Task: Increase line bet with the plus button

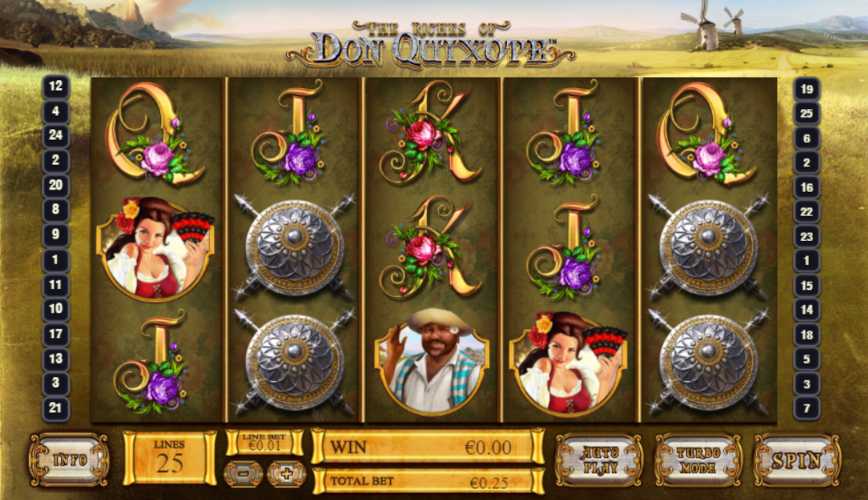Action: coord(286,473)
